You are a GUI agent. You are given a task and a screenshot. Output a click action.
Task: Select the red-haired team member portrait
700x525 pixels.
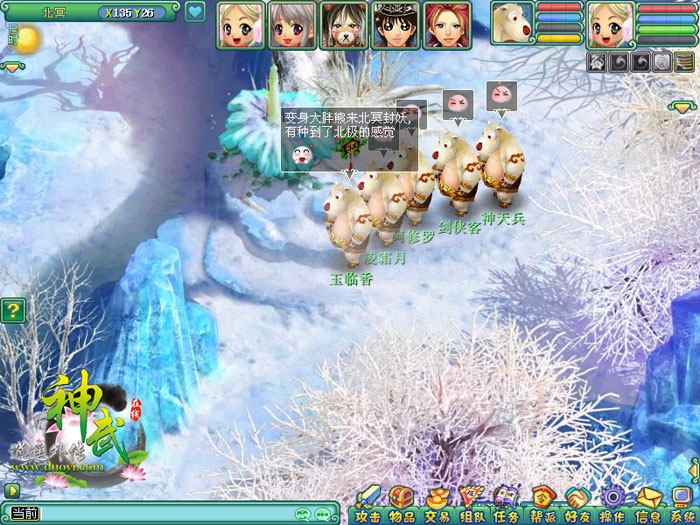[x=447, y=25]
